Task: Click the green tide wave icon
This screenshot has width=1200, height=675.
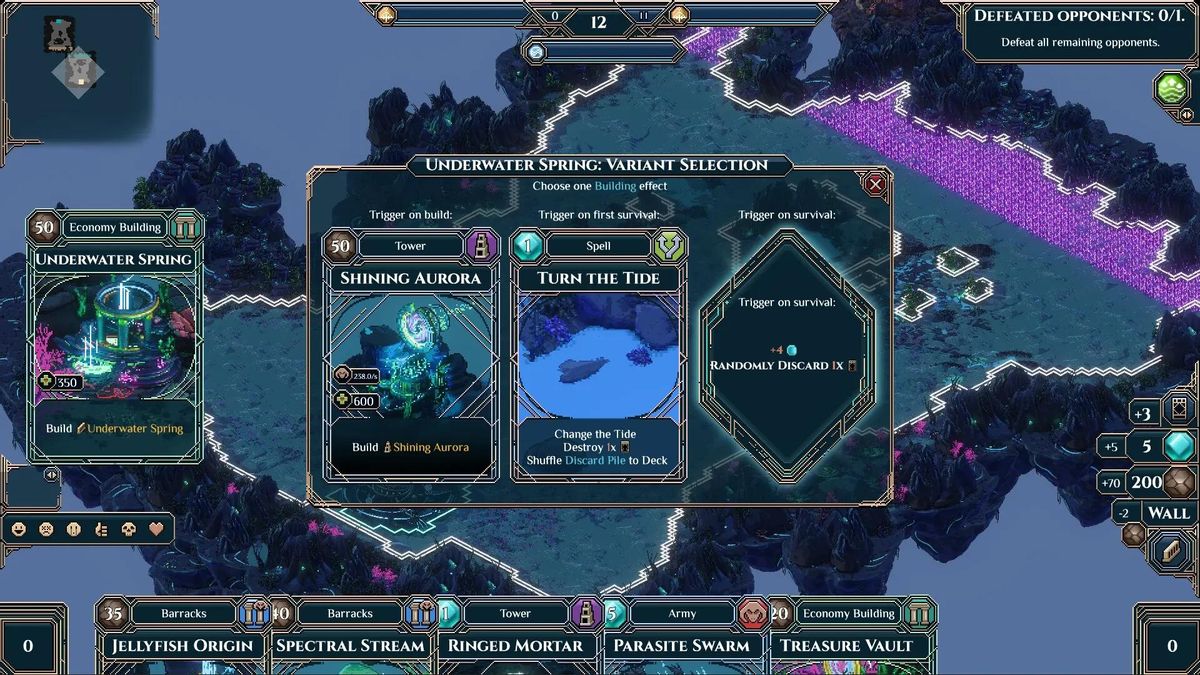Action: [1172, 89]
